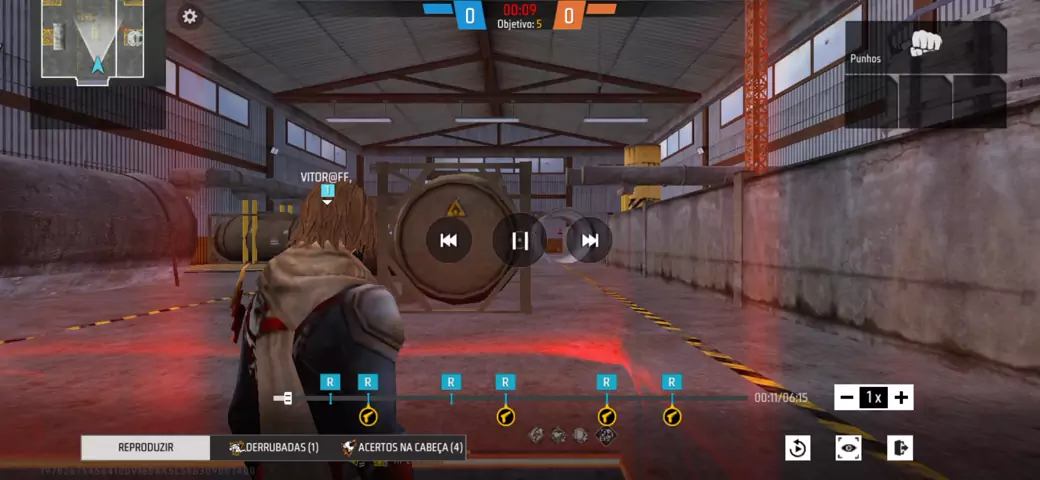Click the minimap in the corner

tap(97, 40)
